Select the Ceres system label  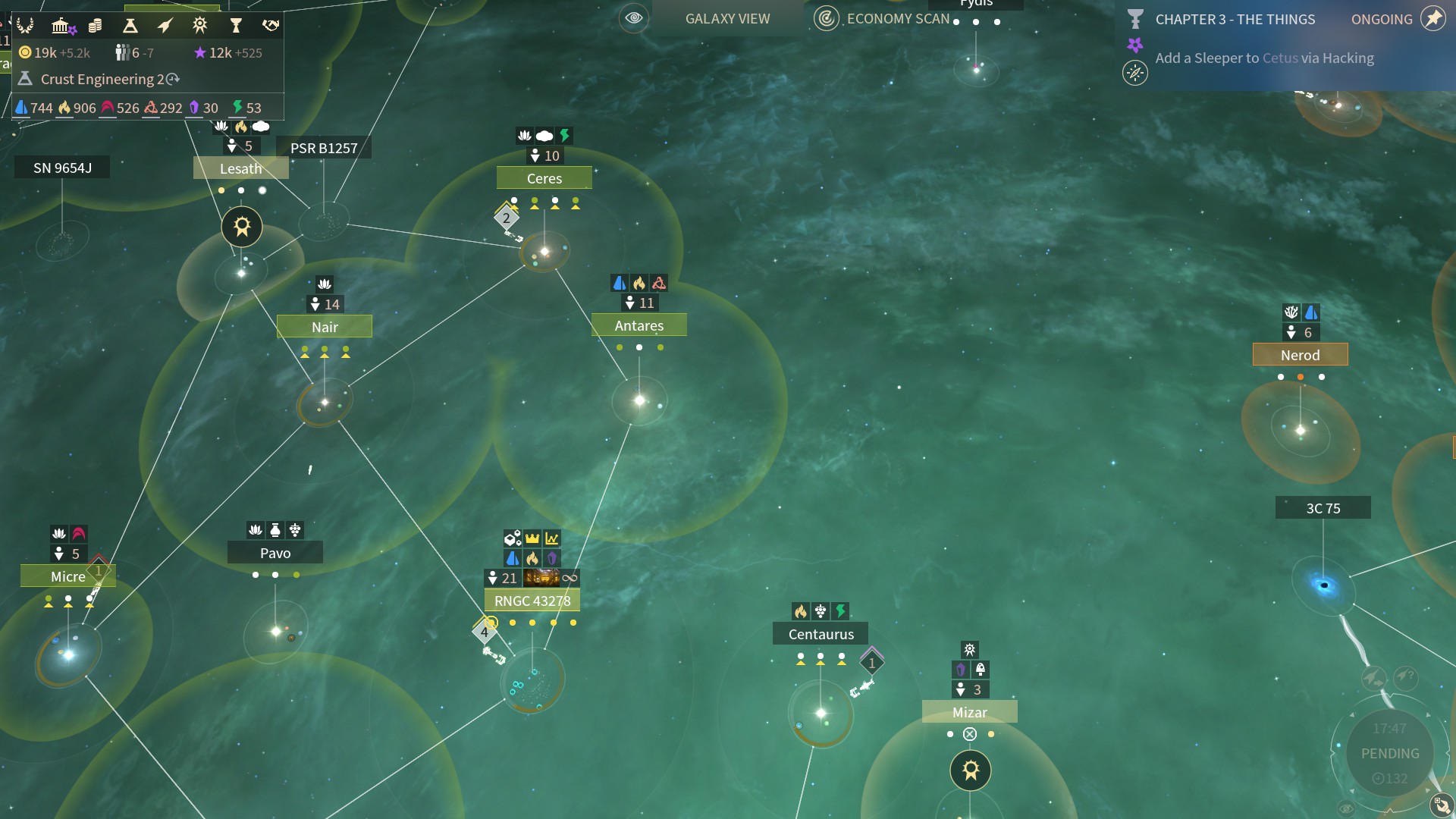544,178
